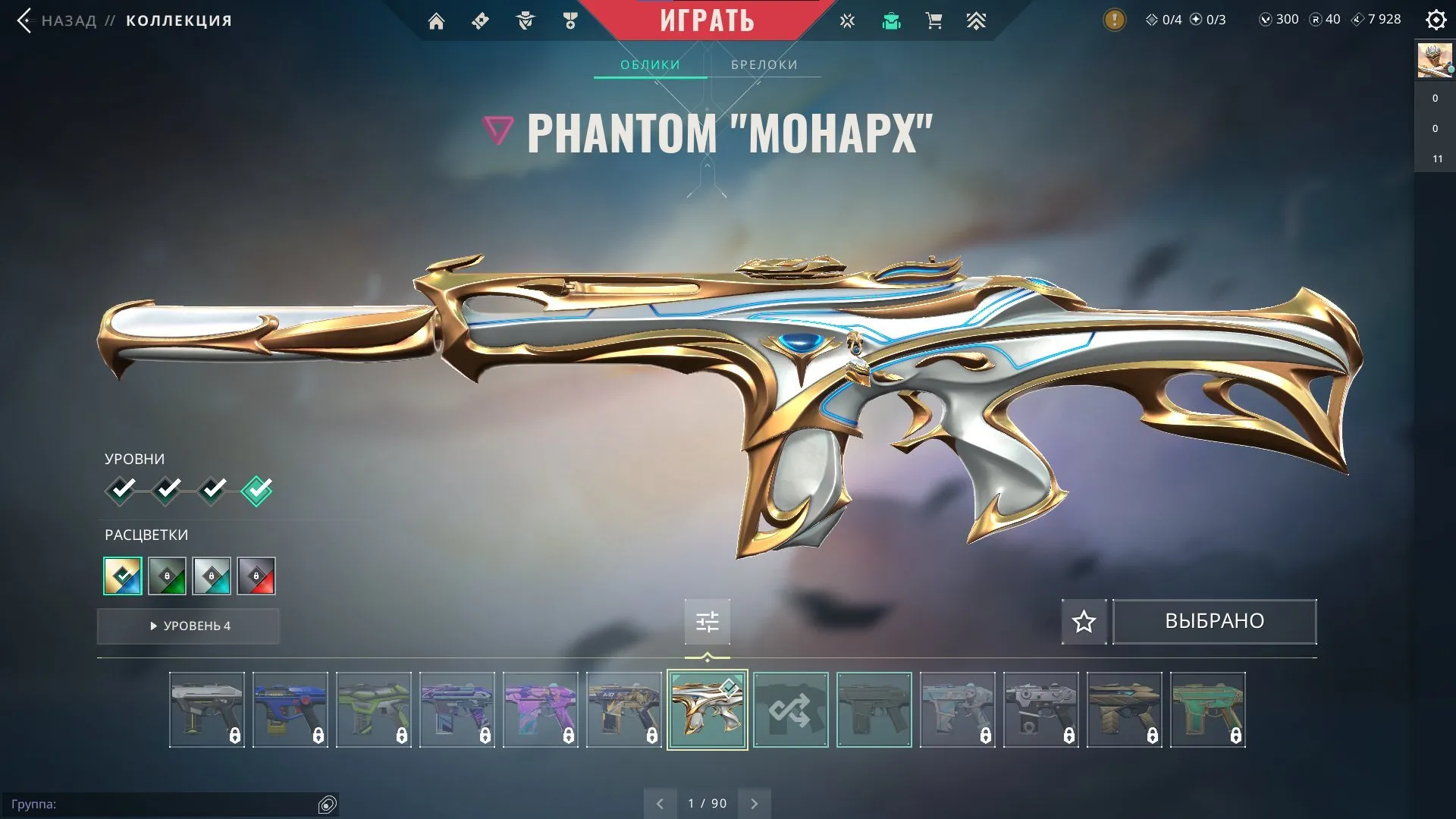Click the ИГРАТЬ play button
The height and width of the screenshot is (819, 1456).
pyautogui.click(x=707, y=20)
